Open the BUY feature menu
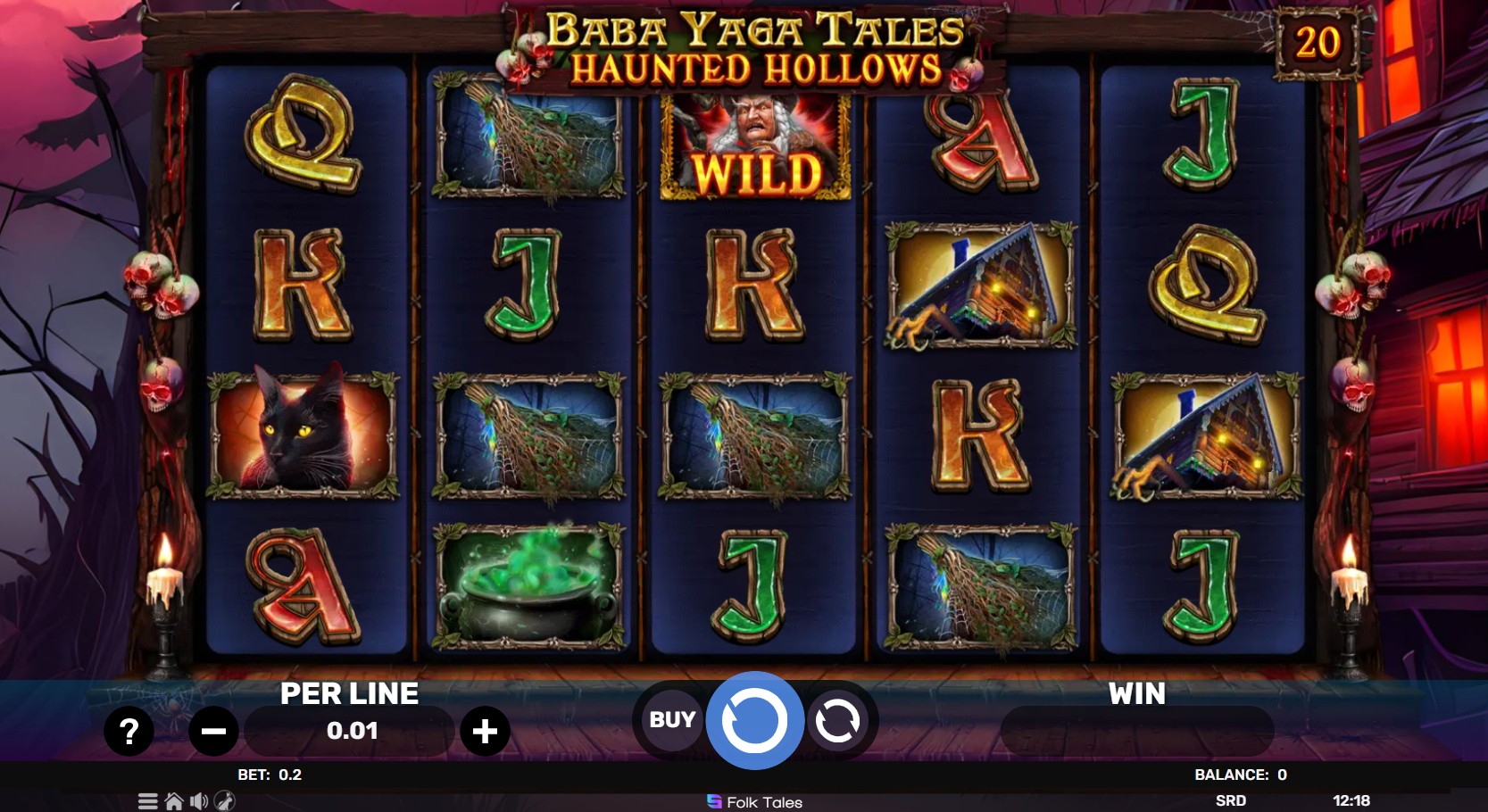The image size is (1488, 812). pos(671,719)
